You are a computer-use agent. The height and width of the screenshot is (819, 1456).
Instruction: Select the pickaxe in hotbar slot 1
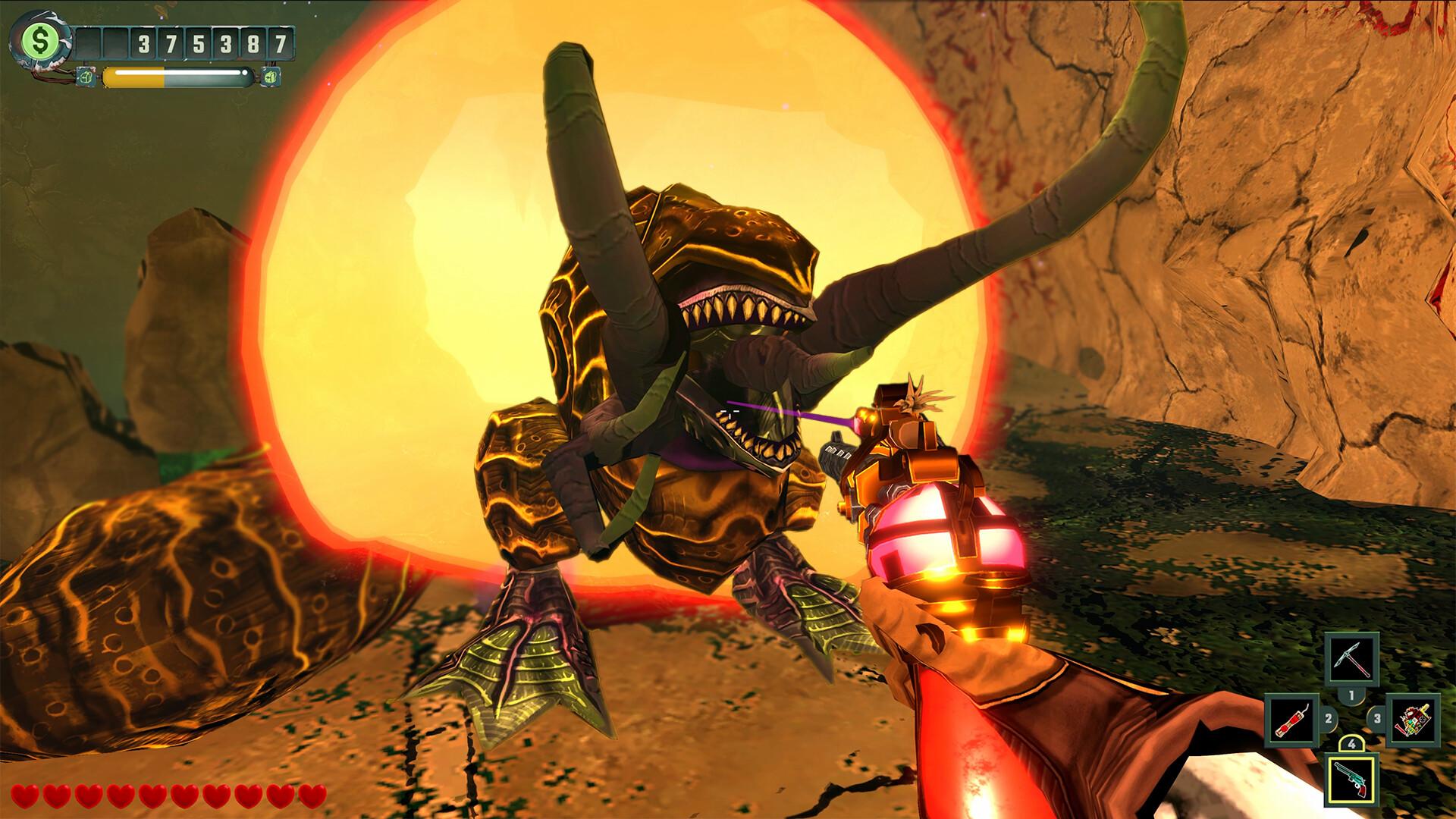pos(1351,660)
